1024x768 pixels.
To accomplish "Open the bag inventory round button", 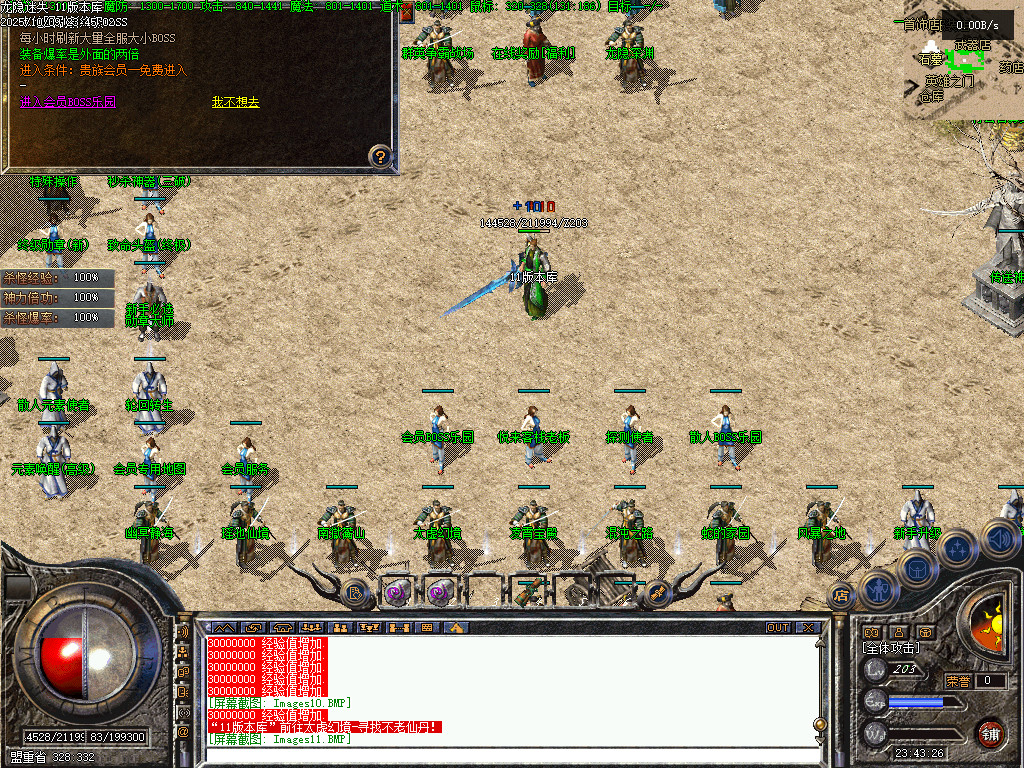I will [x=916, y=568].
